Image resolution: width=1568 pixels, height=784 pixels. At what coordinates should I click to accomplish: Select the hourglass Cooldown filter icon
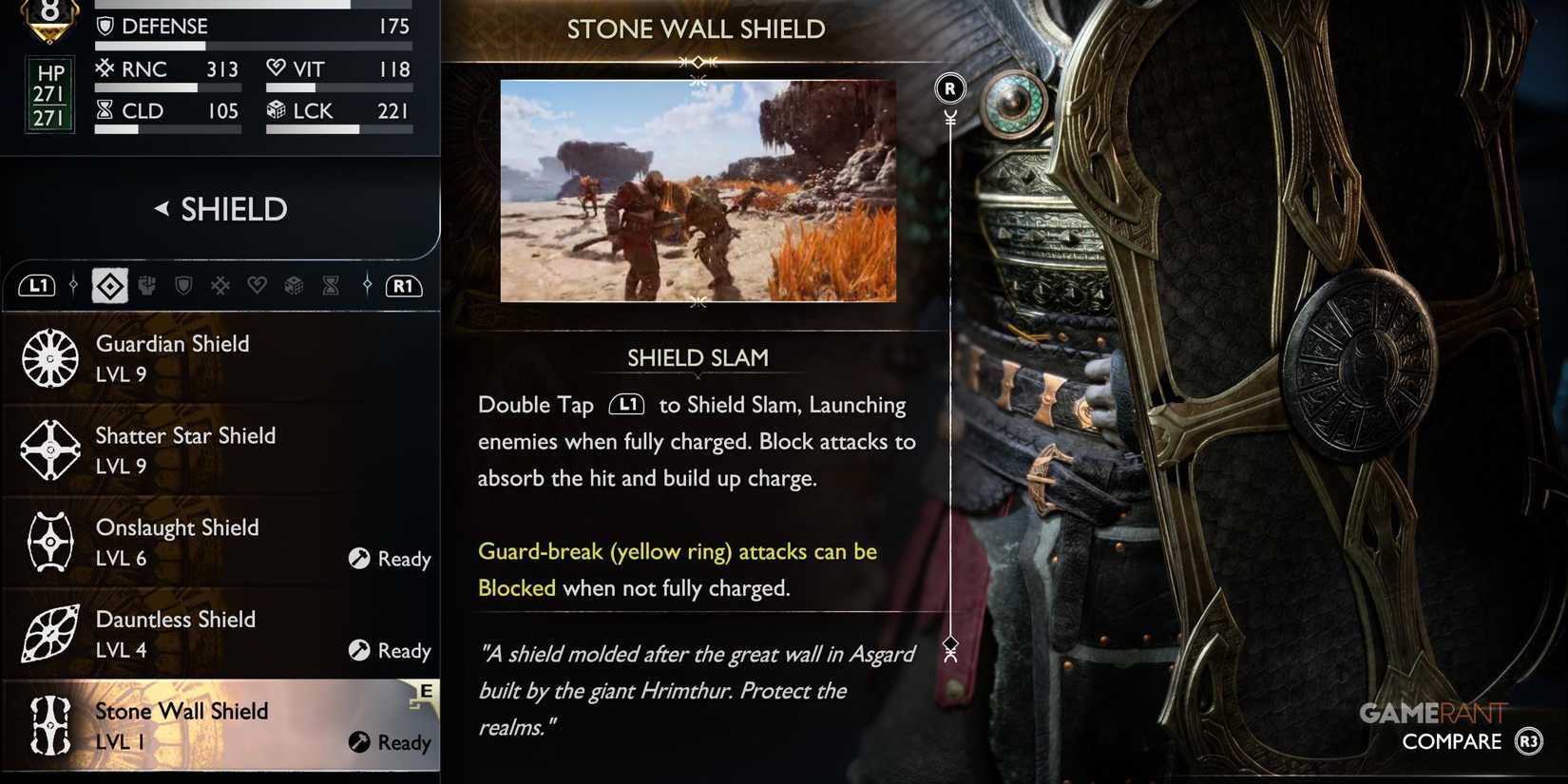point(330,285)
